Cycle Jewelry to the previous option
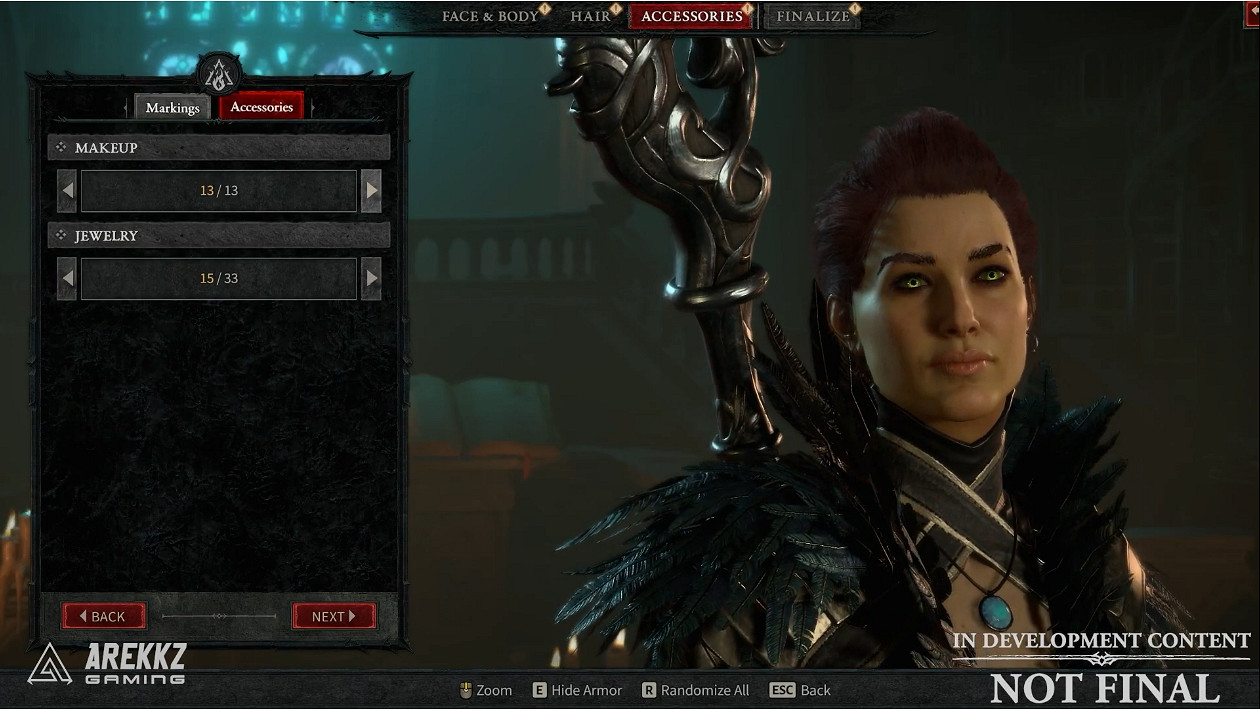Image resolution: width=1260 pixels, height=709 pixels. (x=67, y=278)
